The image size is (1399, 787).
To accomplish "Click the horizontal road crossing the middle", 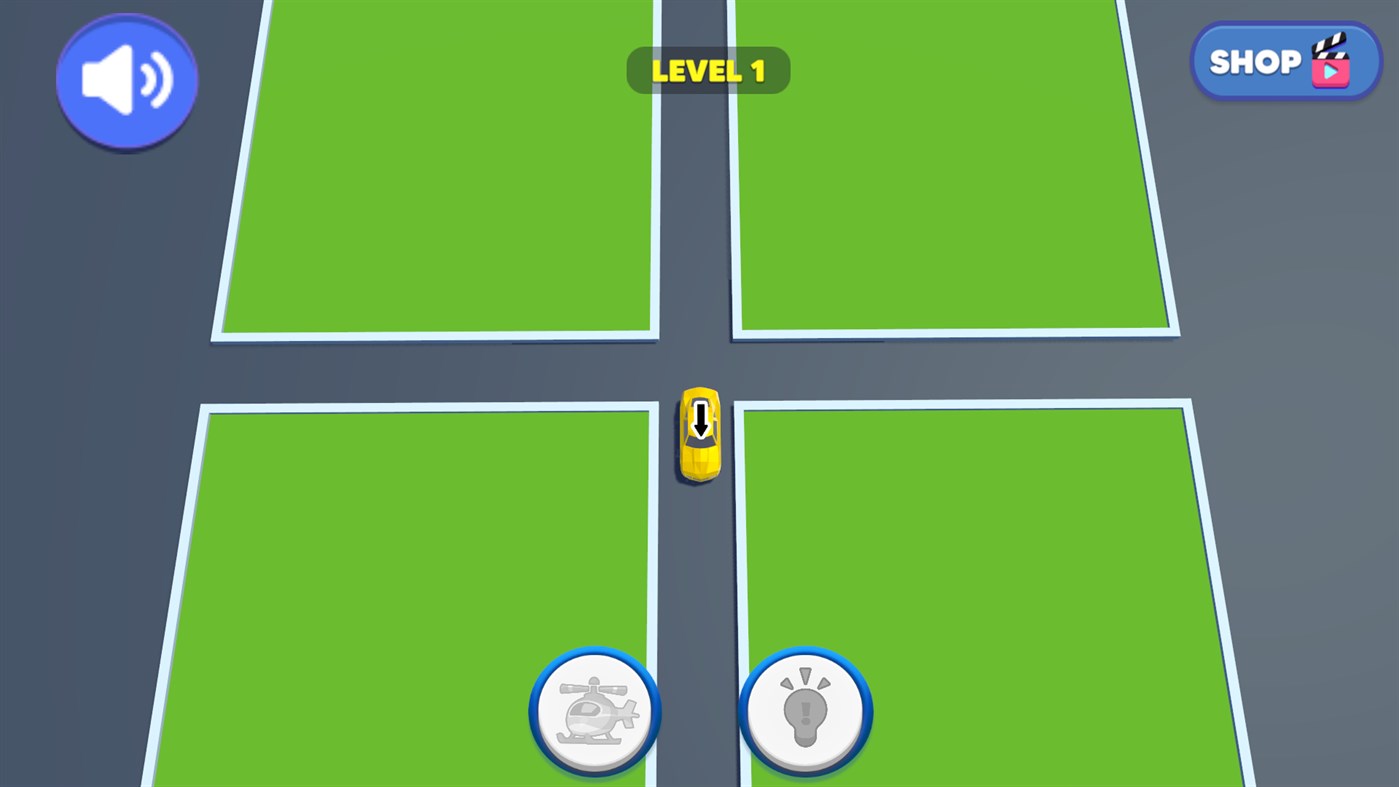I will pos(400,370).
